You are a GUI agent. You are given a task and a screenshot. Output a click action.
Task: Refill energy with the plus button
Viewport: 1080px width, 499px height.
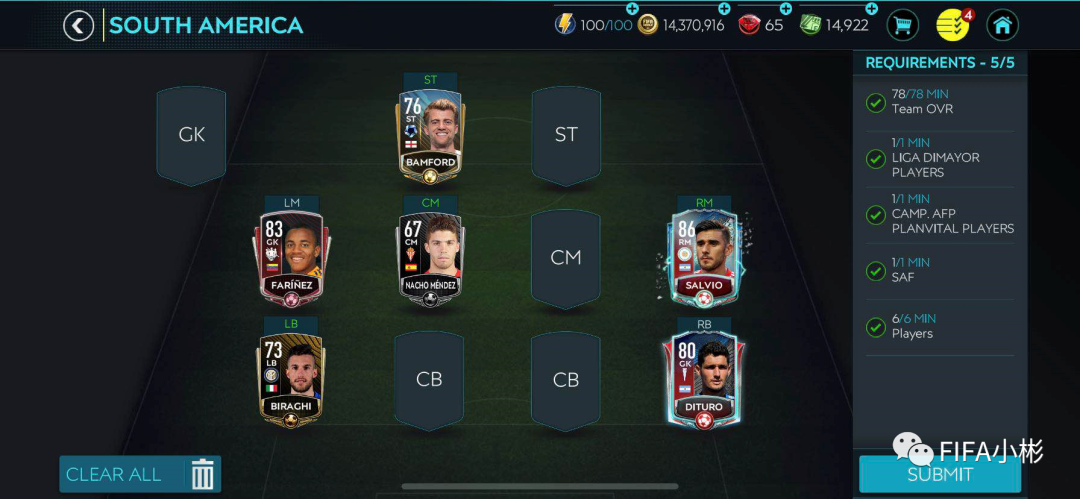coord(632,9)
